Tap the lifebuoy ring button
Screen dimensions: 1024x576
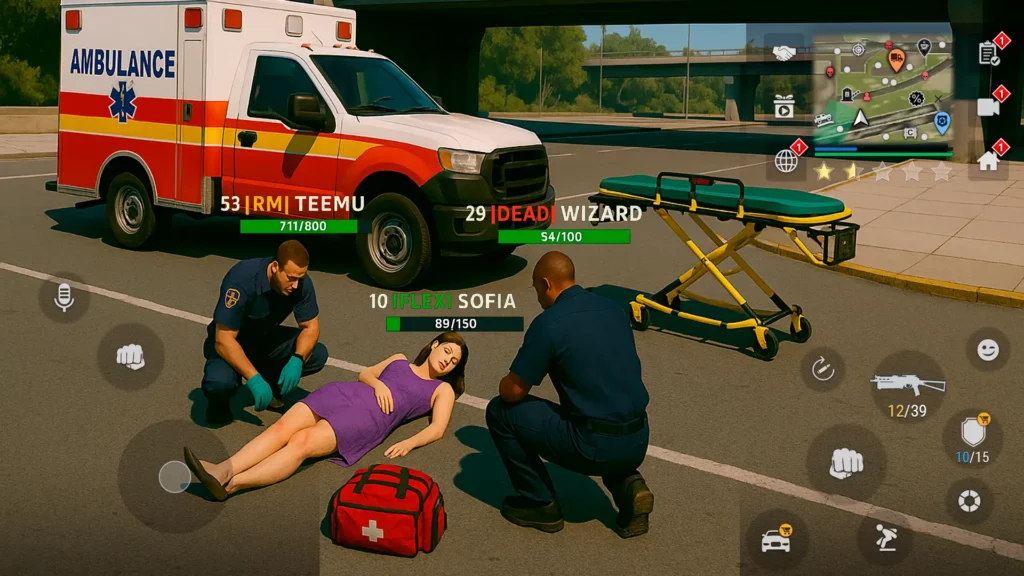(969, 501)
